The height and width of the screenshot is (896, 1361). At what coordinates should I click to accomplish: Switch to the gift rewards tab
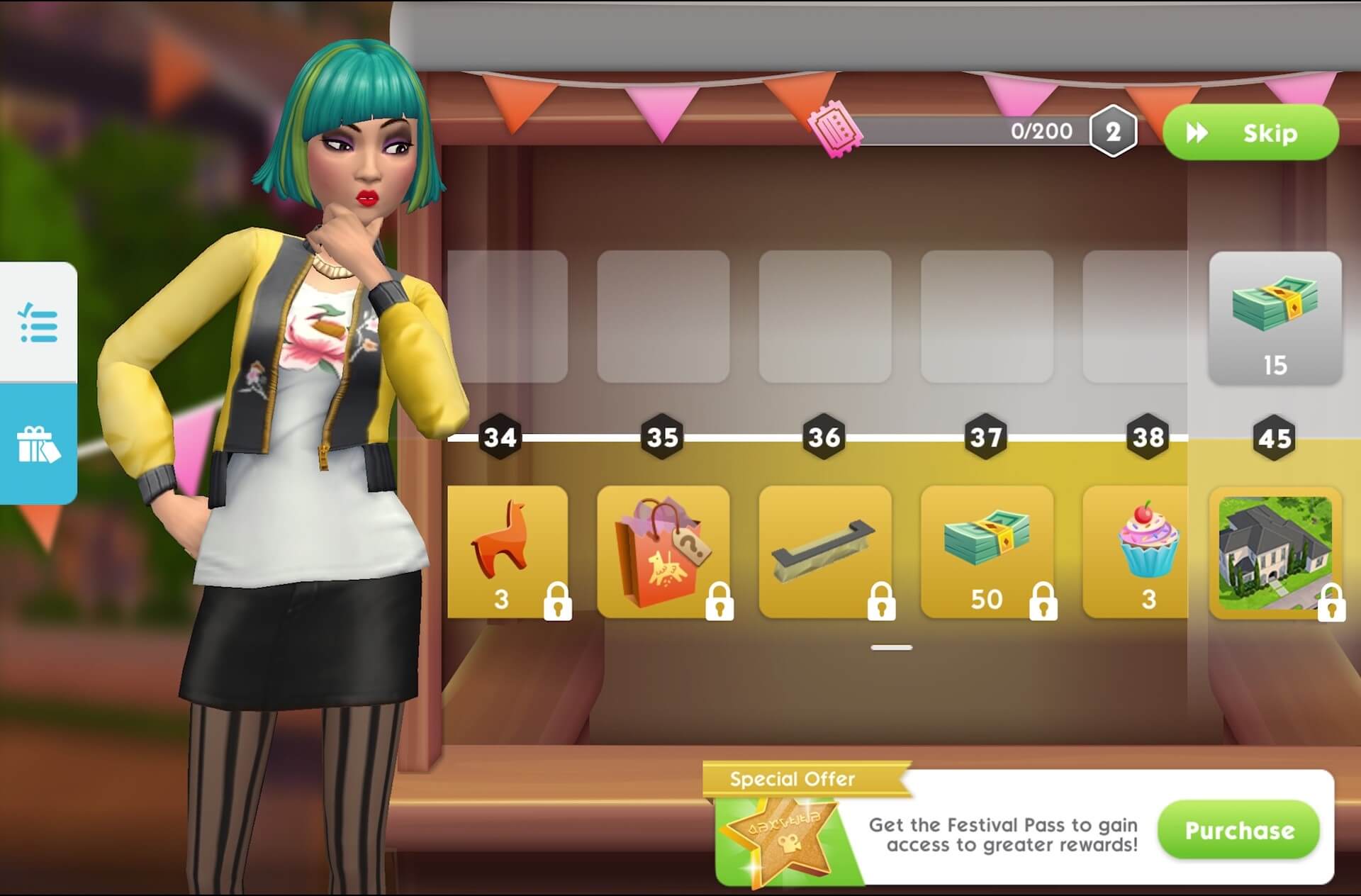pos(38,444)
